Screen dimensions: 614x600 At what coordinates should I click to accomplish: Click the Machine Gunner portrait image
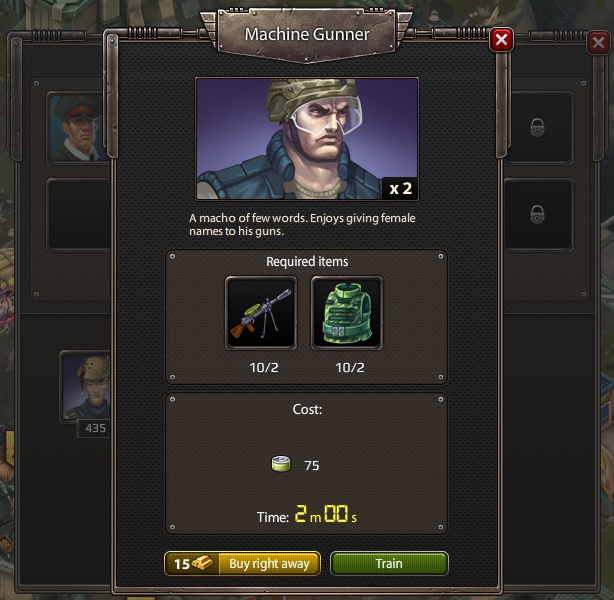(307, 138)
